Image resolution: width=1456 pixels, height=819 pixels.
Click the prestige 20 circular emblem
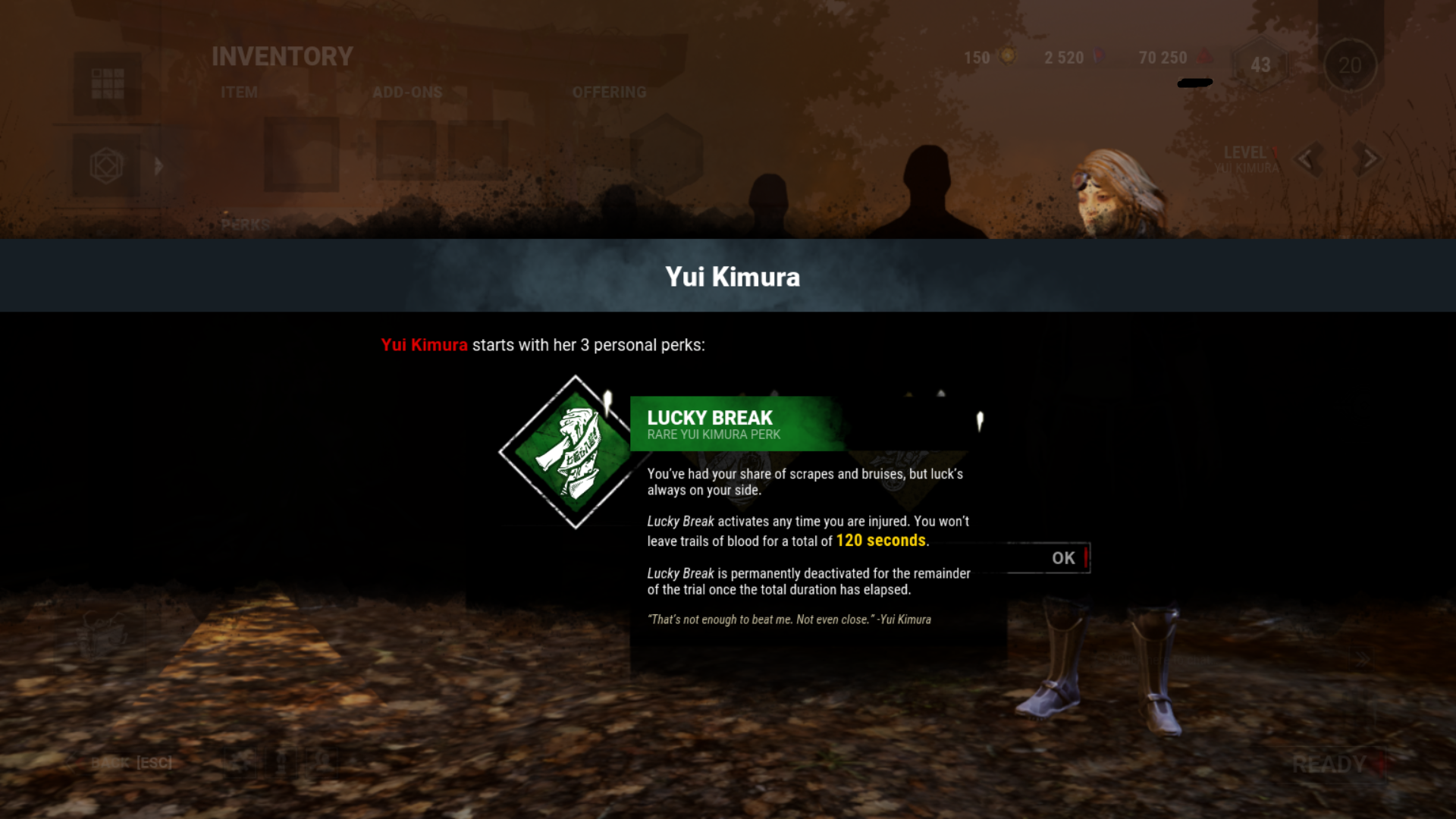pos(1350,66)
